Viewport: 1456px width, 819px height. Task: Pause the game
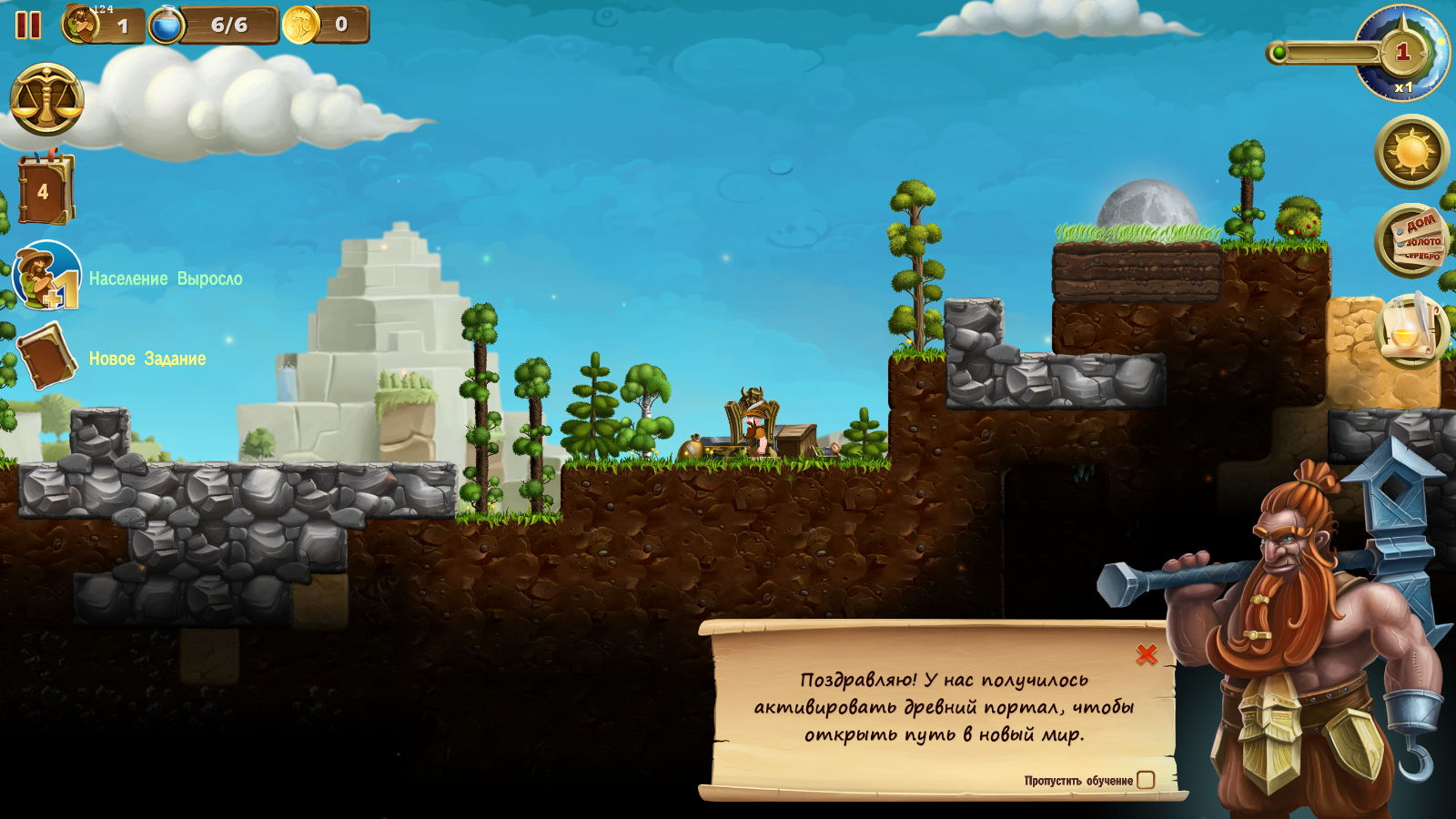click(28, 25)
